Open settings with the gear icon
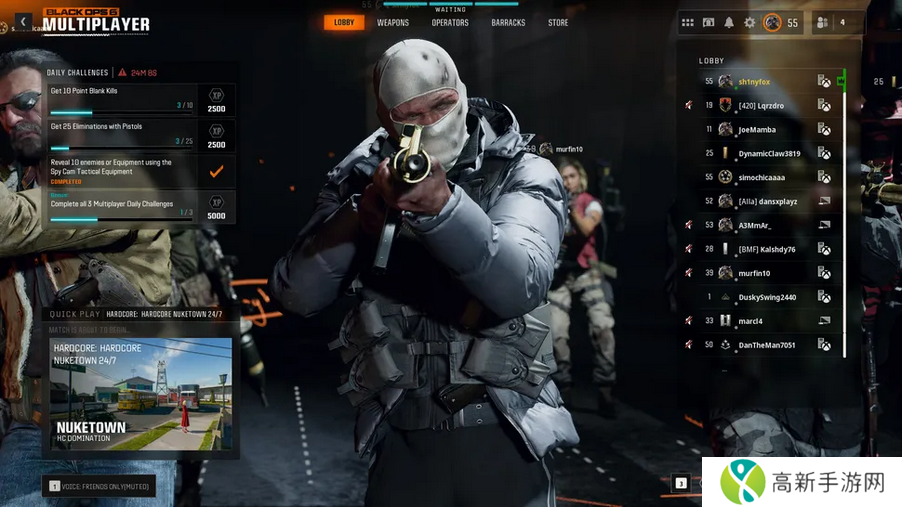Image resolution: width=902 pixels, height=507 pixels. coord(750,23)
